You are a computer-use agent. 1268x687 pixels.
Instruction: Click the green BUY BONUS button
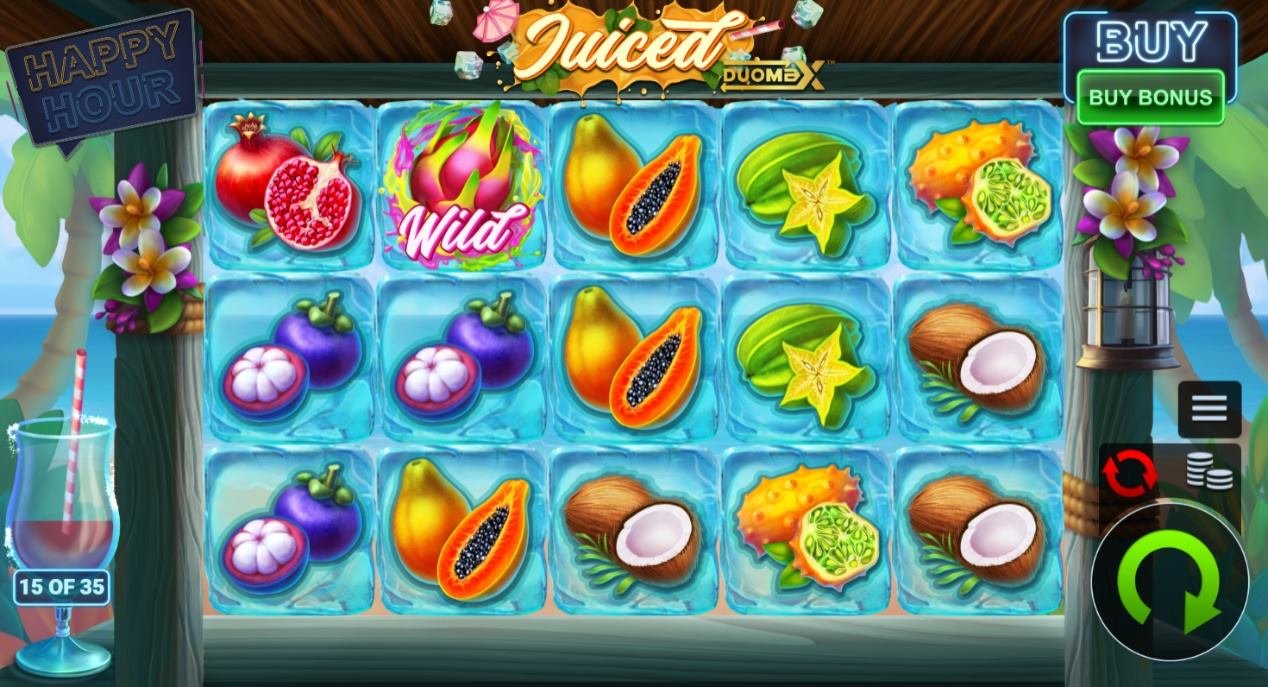(1150, 98)
